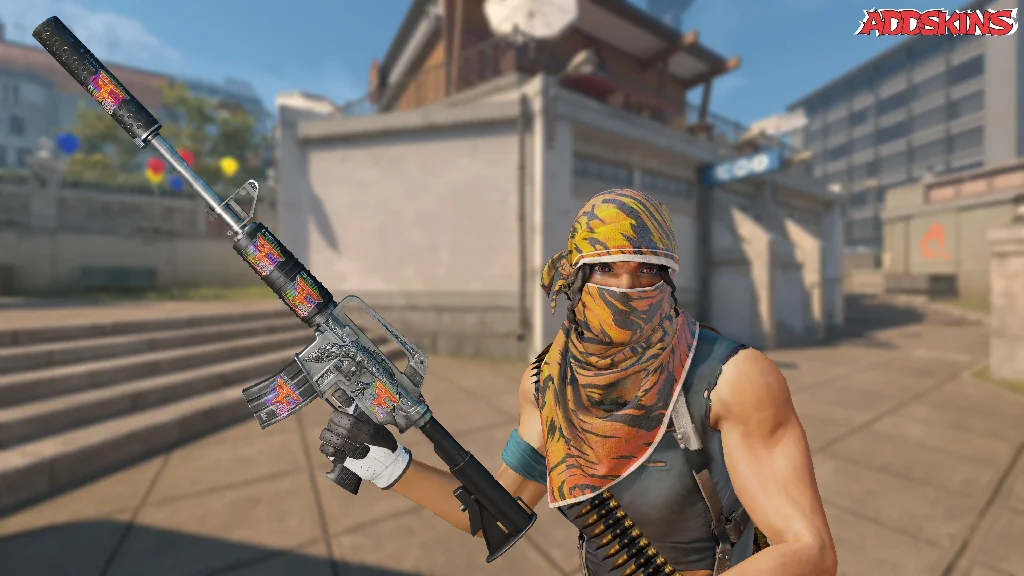Click the ADDSKINS logo watermark
The image size is (1024, 576).
pyautogui.click(x=936, y=23)
